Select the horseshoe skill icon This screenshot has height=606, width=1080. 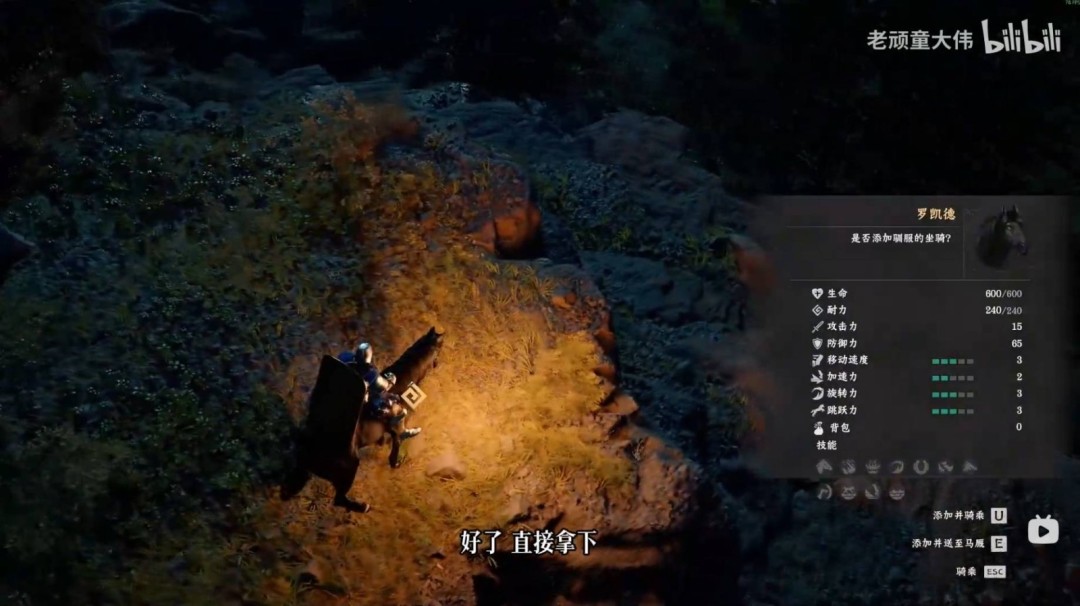920,467
